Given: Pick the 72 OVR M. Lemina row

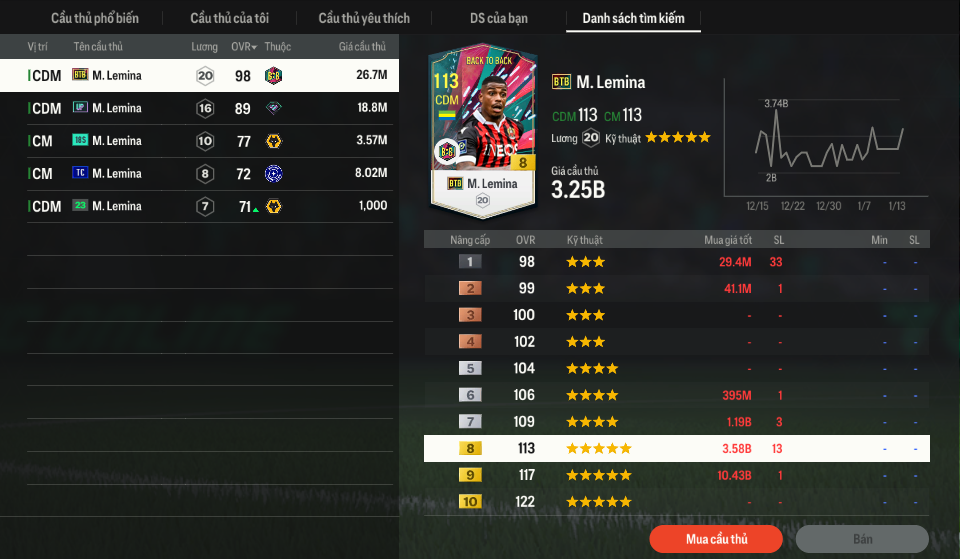Looking at the screenshot, I should pos(199,174).
